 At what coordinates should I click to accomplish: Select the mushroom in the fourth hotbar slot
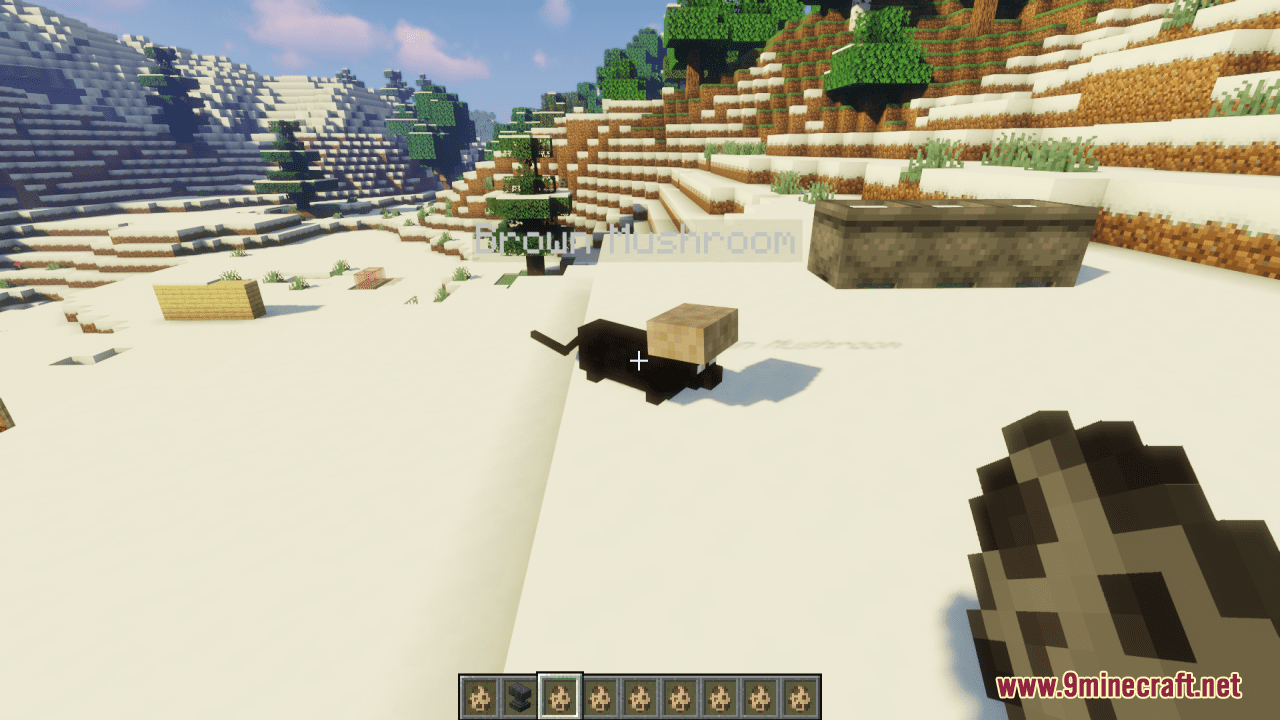tap(601, 693)
